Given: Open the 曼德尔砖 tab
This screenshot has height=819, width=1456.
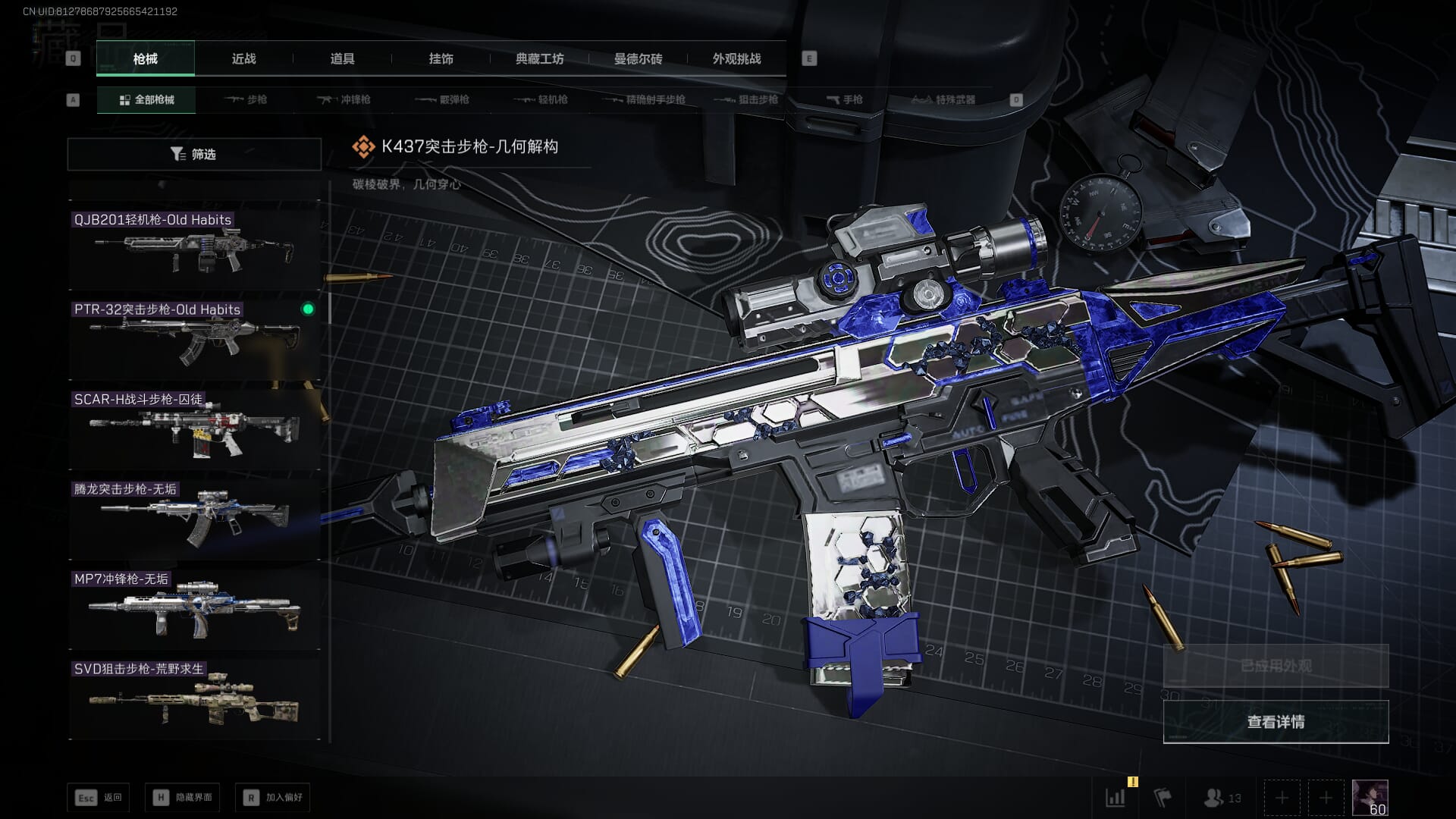Looking at the screenshot, I should click(638, 59).
